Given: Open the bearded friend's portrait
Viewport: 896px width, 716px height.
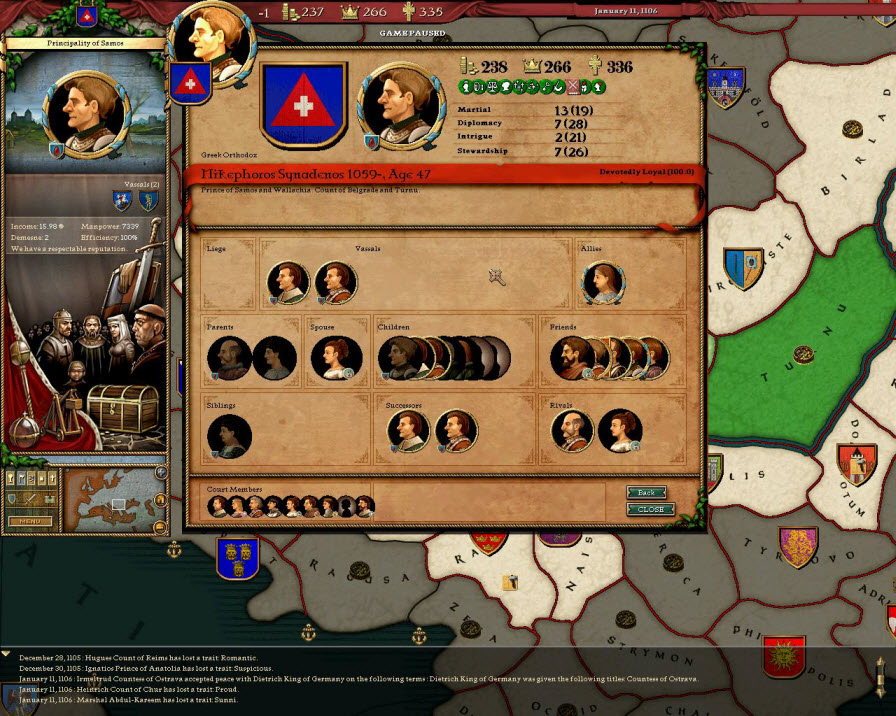Looking at the screenshot, I should [x=572, y=358].
